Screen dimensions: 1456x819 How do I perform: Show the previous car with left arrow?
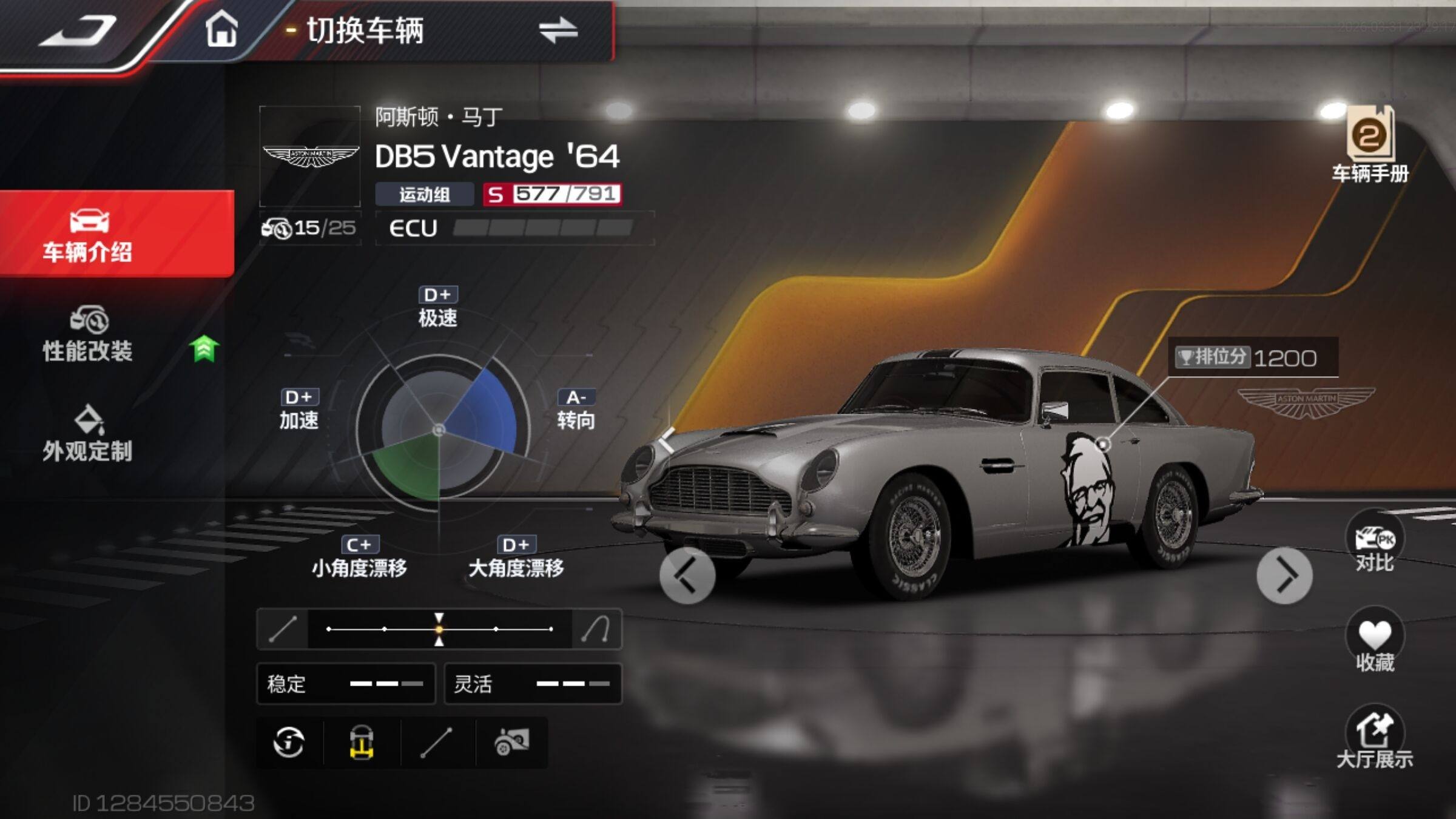click(x=687, y=575)
